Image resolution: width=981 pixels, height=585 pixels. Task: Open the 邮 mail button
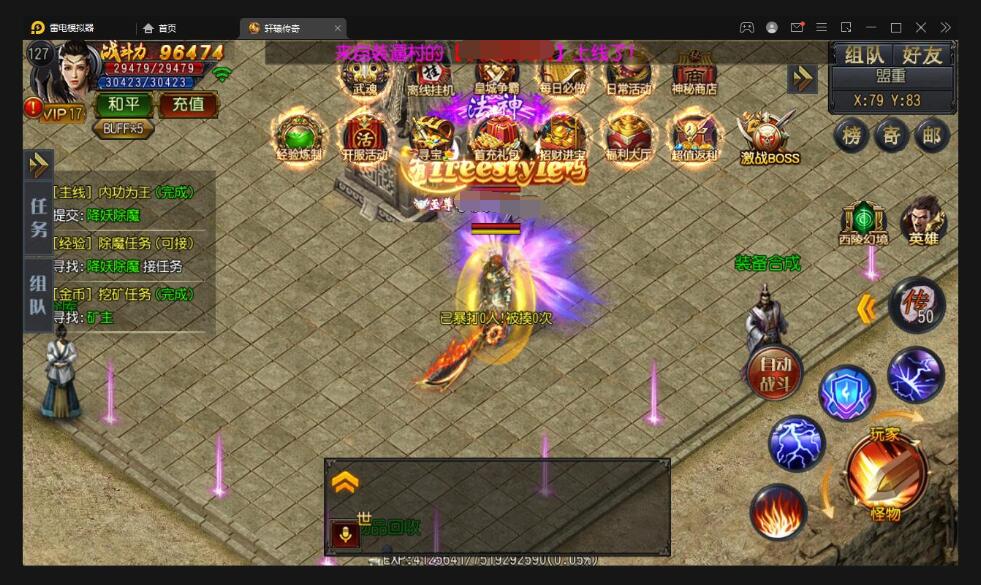pos(933,136)
